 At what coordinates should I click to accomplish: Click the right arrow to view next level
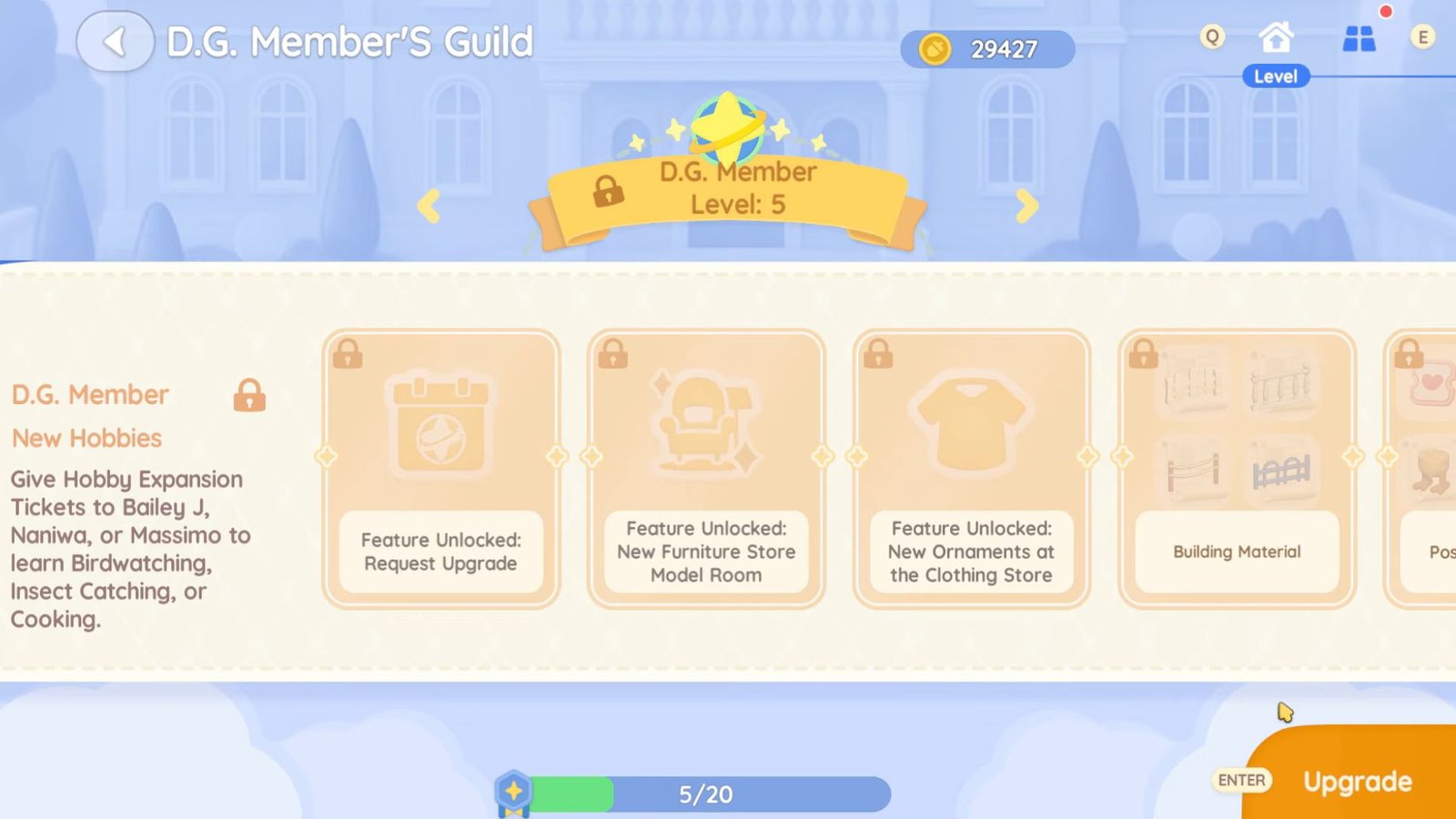1026,207
